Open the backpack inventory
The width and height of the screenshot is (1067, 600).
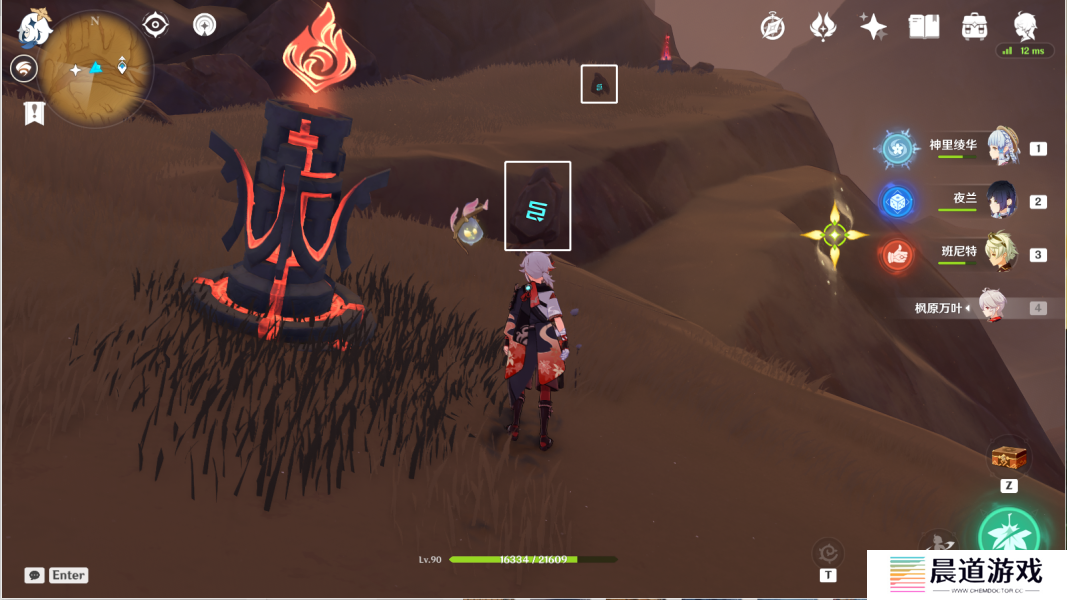(x=973, y=27)
